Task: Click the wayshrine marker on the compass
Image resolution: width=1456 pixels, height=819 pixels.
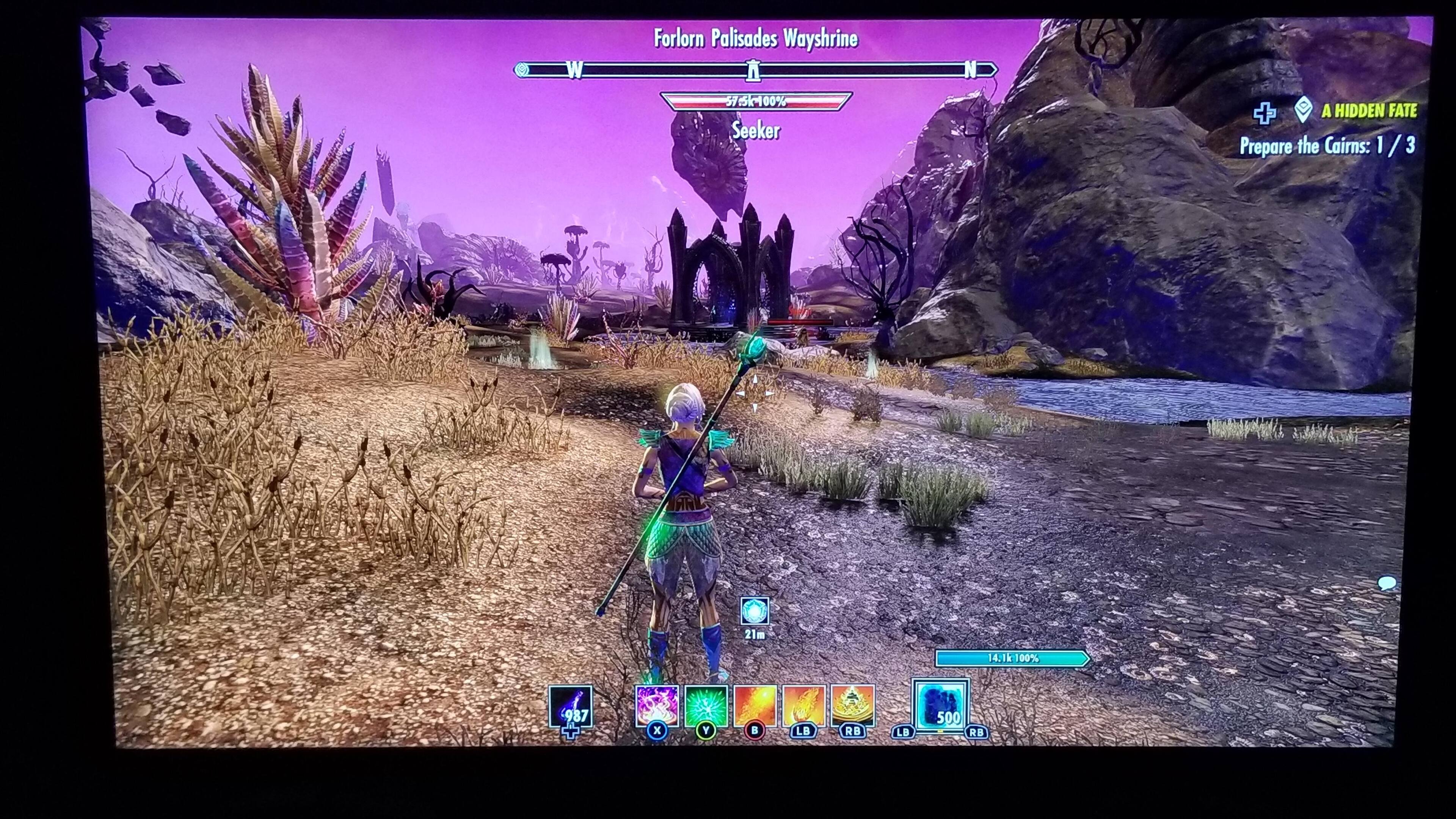Action: pyautogui.click(x=753, y=71)
